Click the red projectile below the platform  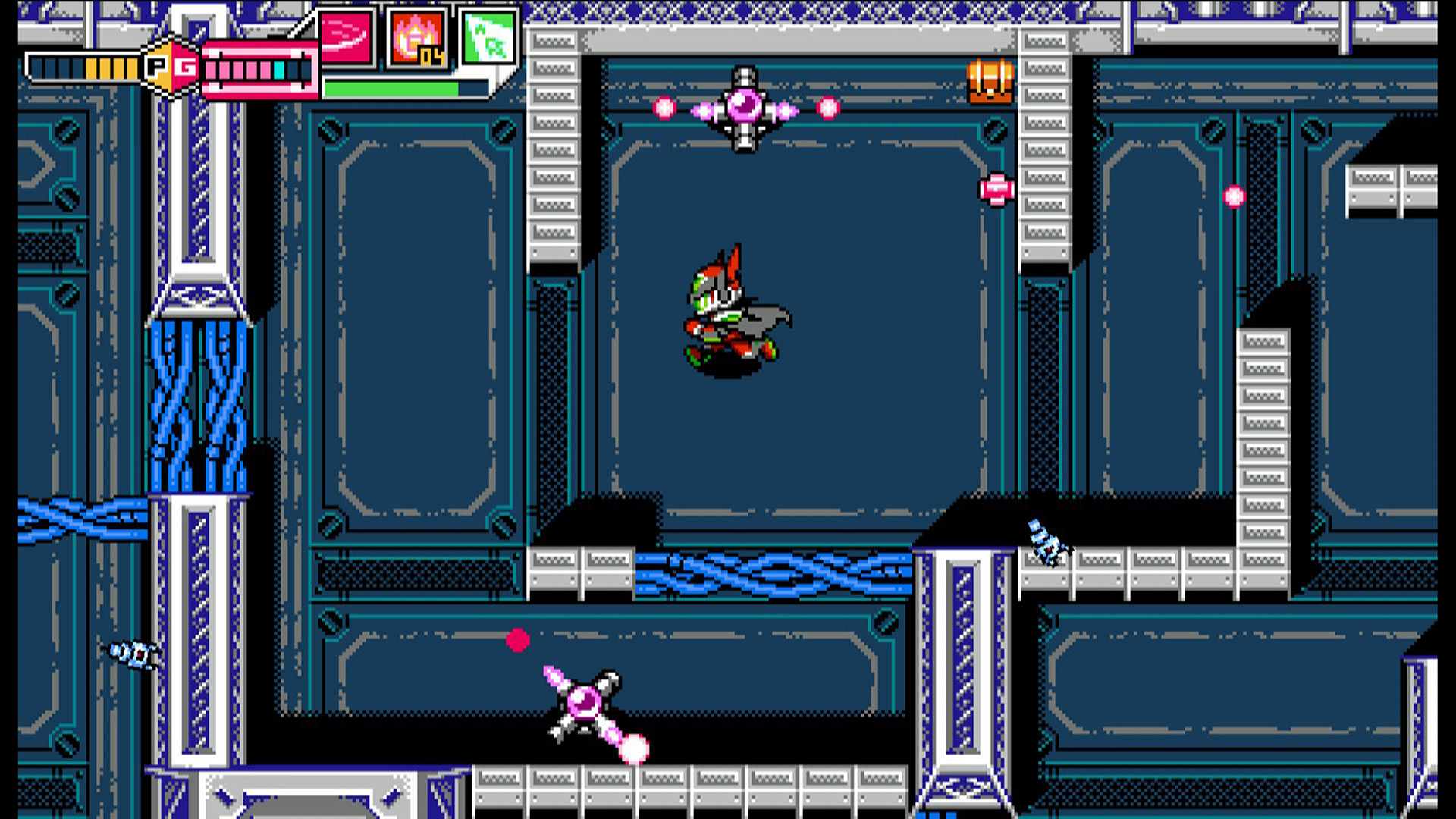[x=519, y=641]
